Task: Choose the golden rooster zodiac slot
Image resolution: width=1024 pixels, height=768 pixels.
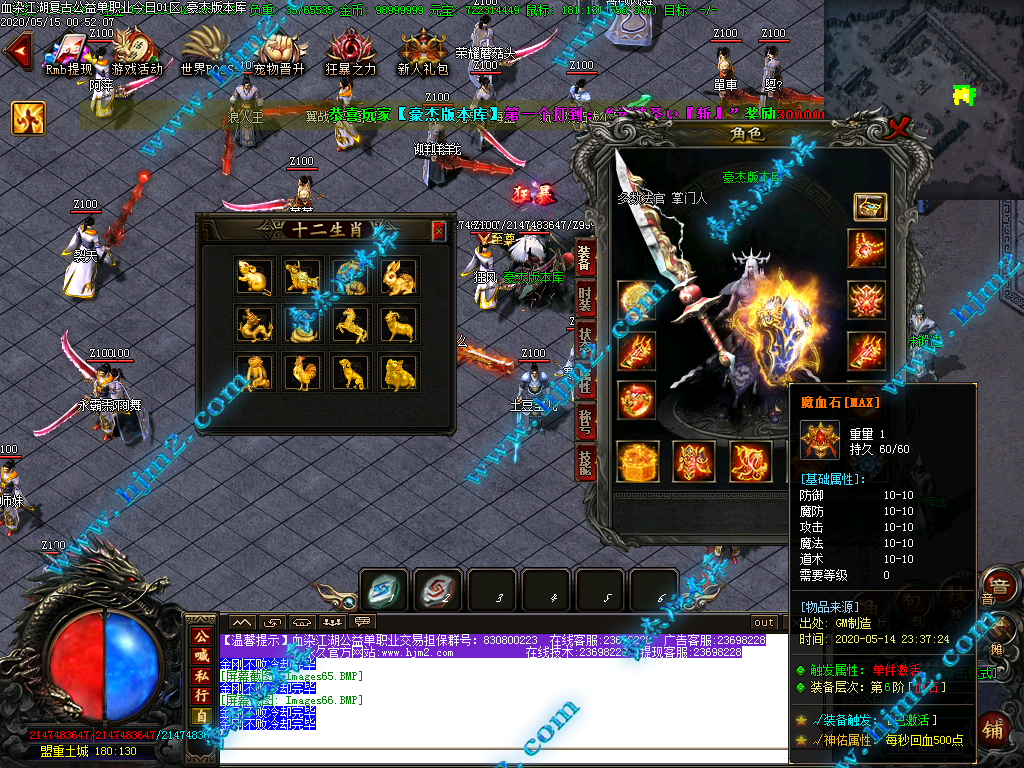Action: (x=302, y=372)
